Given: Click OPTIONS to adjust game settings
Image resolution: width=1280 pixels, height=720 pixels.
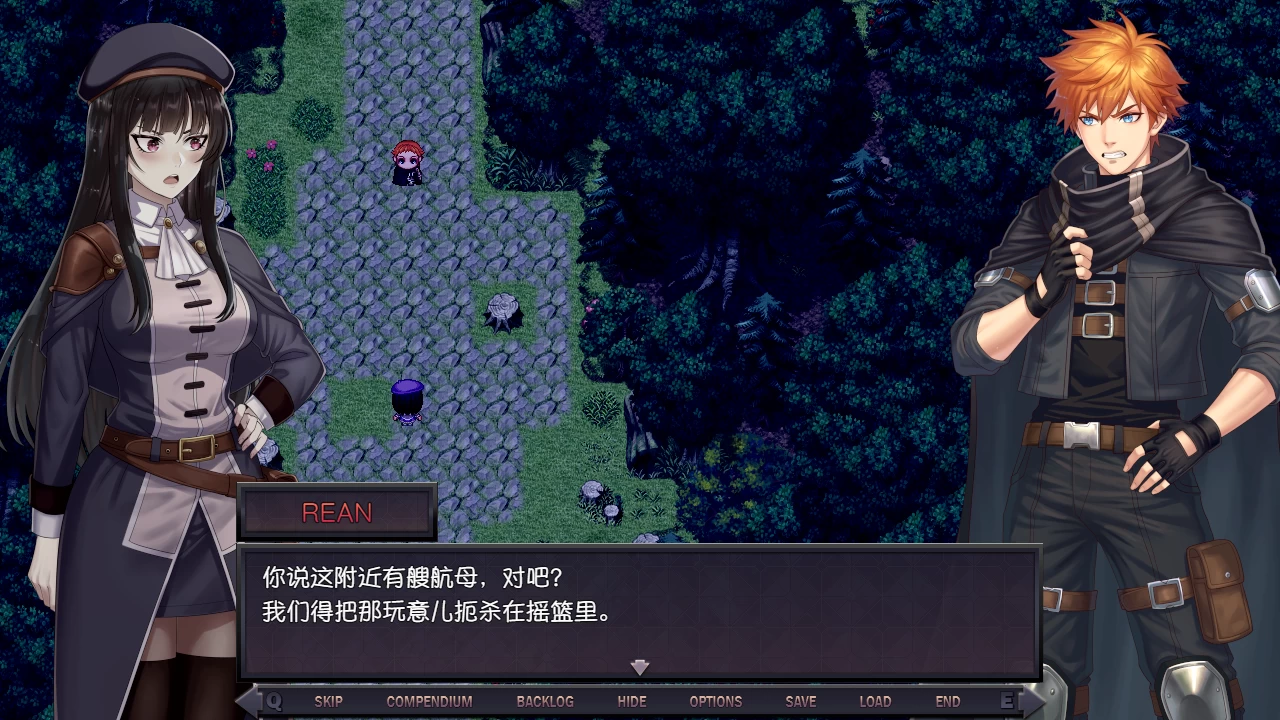Looking at the screenshot, I should tap(716, 701).
